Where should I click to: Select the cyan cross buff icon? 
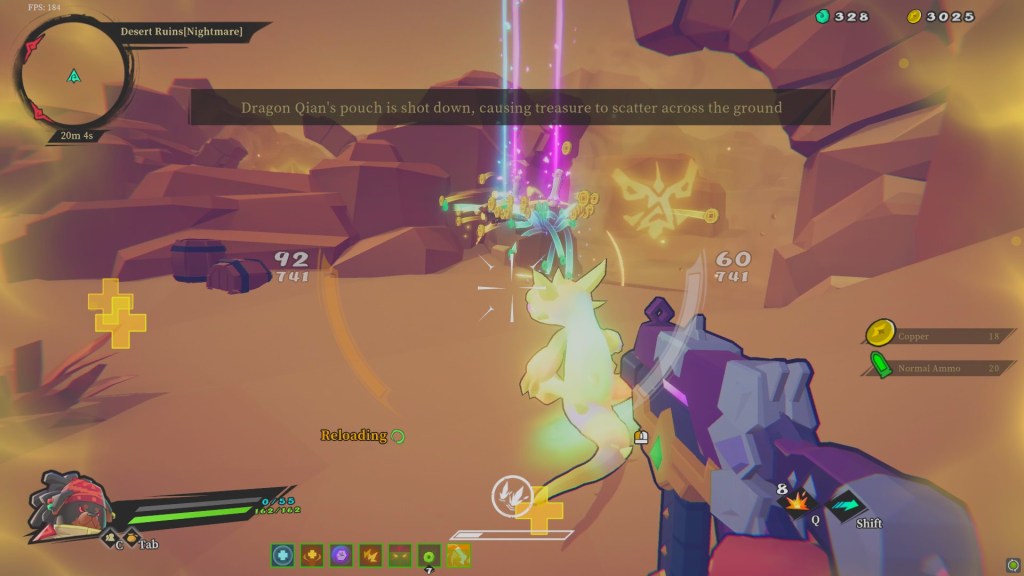pos(283,555)
